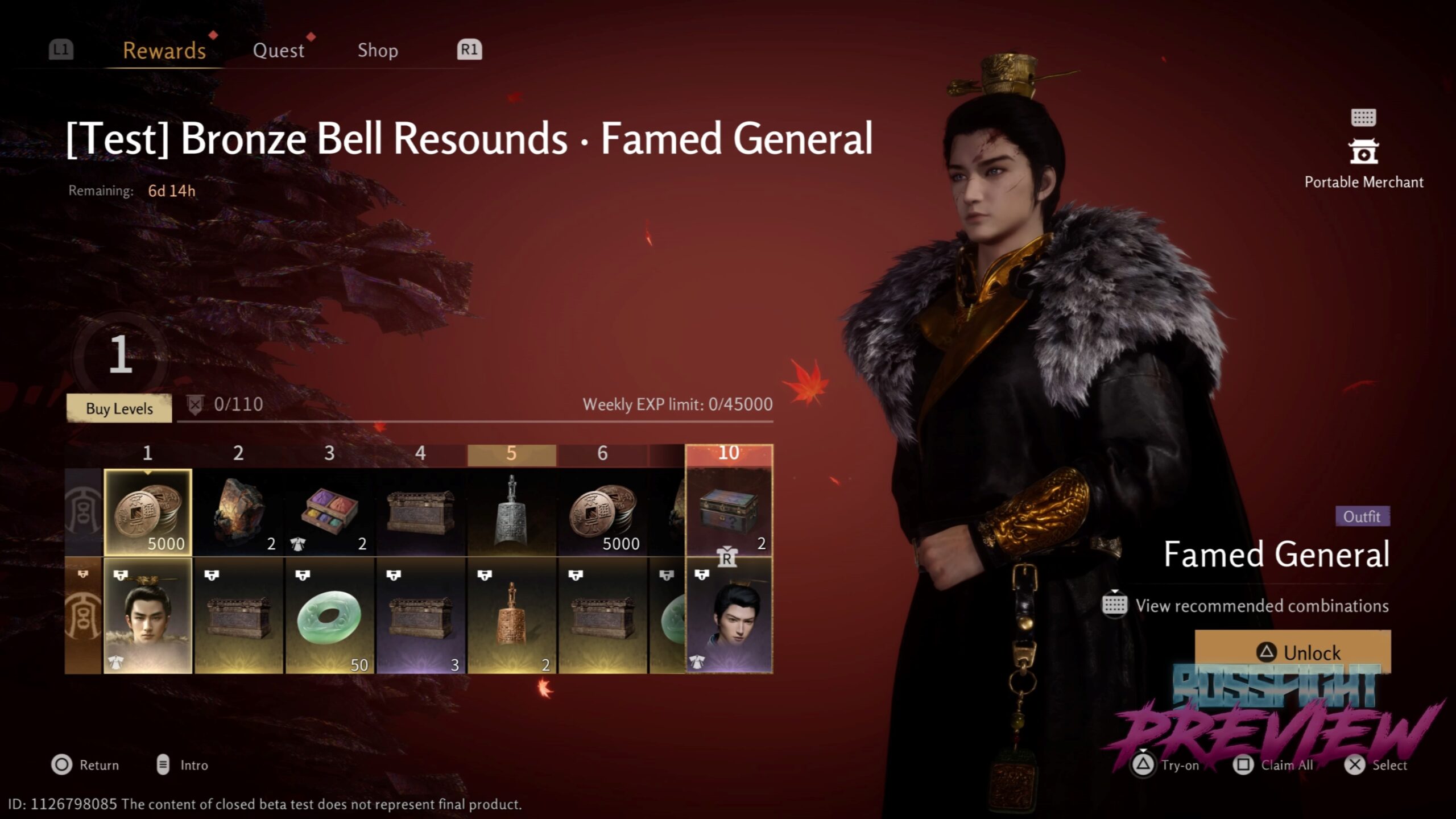Viewport: 1456px width, 819px height.
Task: Select the Rewards tab
Action: coord(164,51)
